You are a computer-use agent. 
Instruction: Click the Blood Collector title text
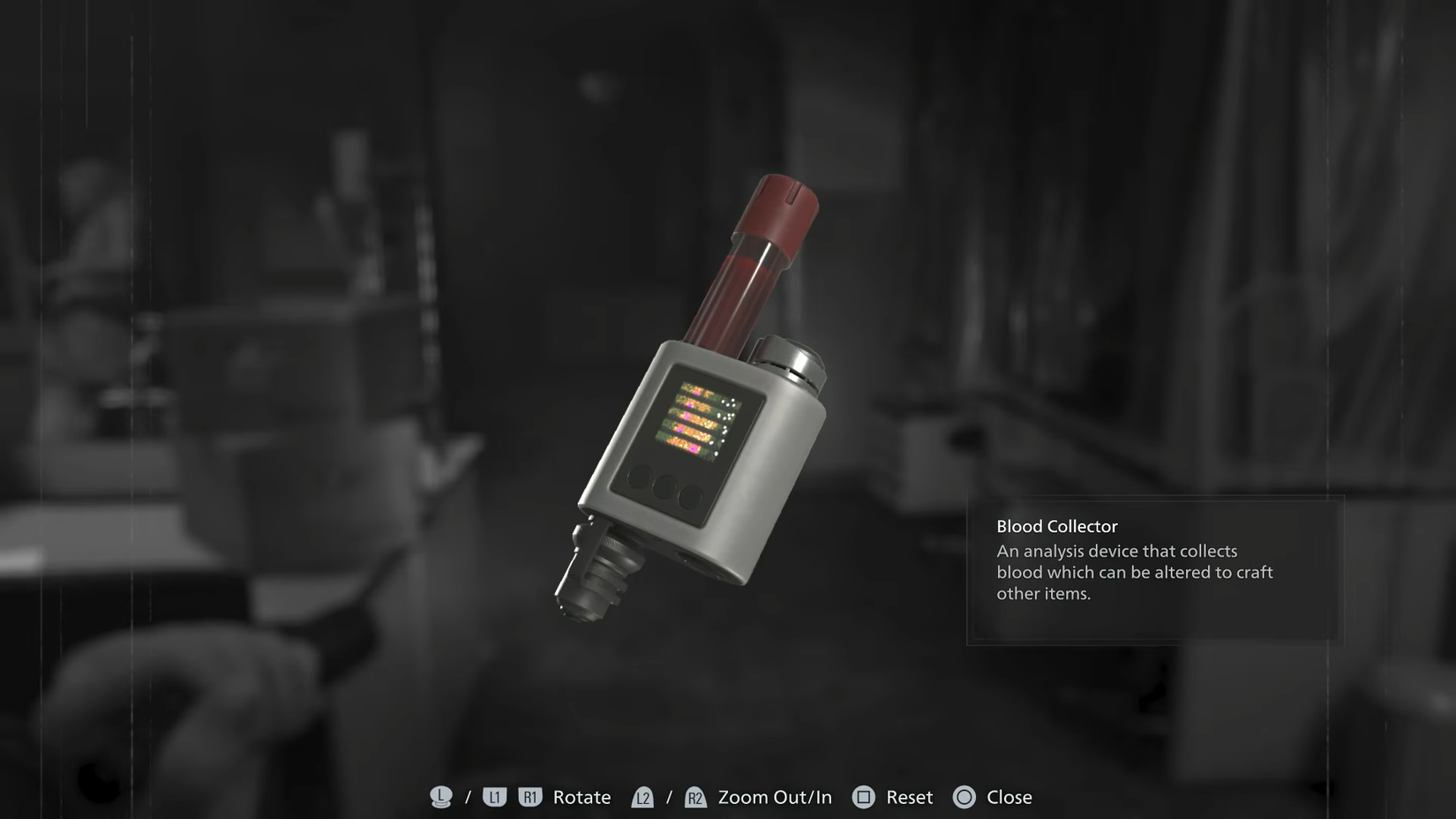click(1055, 525)
